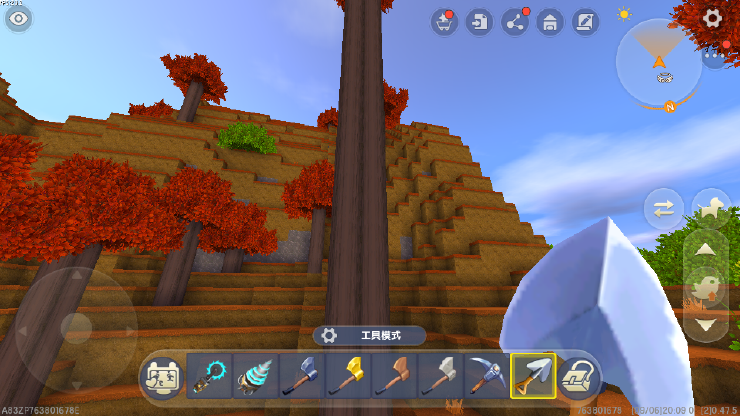This screenshot has height=416, width=740.
Task: Select the pickaxe hotbar slot
Action: click(485, 376)
